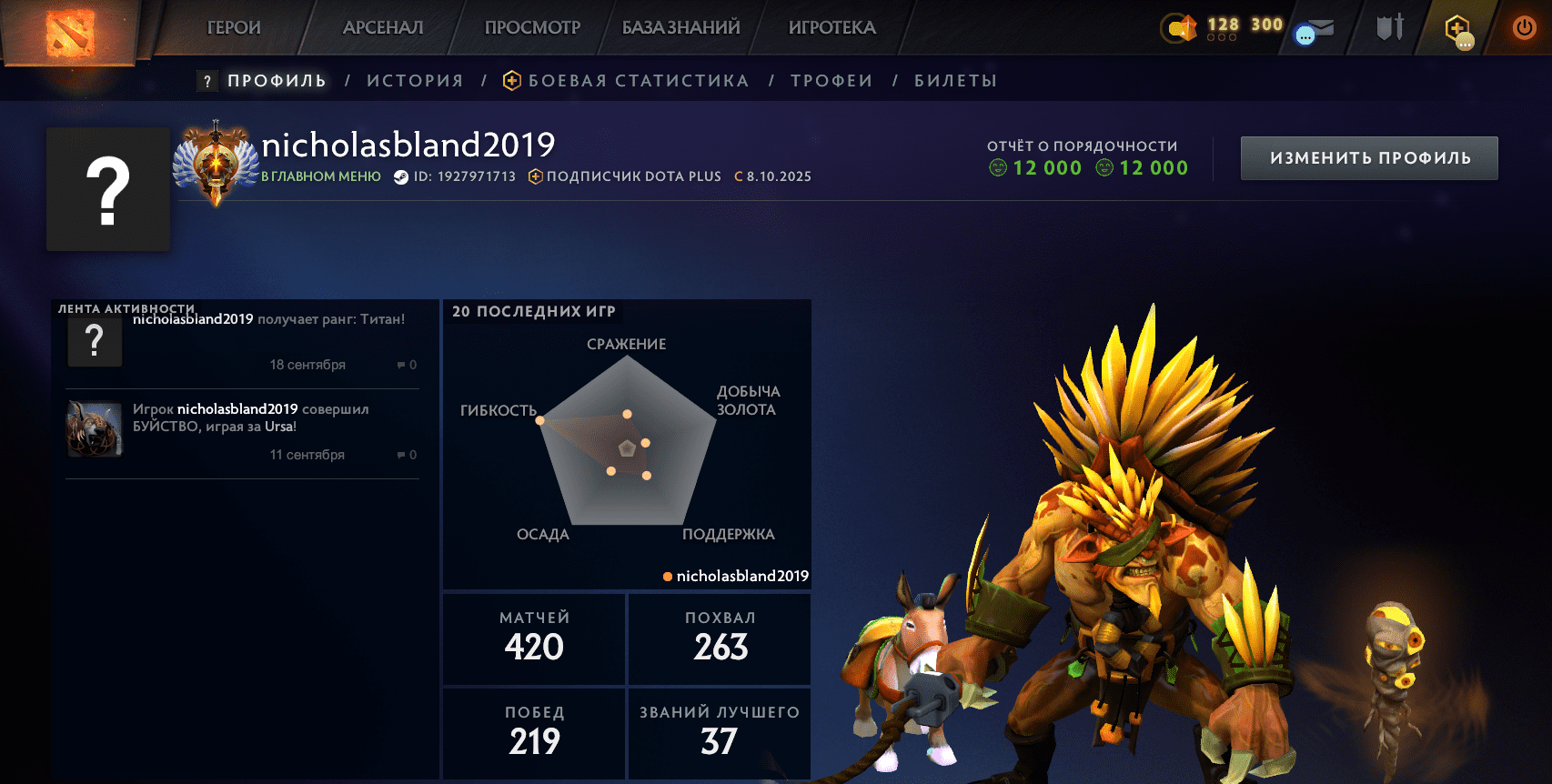Switch to the ИСТОРИЯ tab
The height and width of the screenshot is (784, 1552).
(x=414, y=80)
